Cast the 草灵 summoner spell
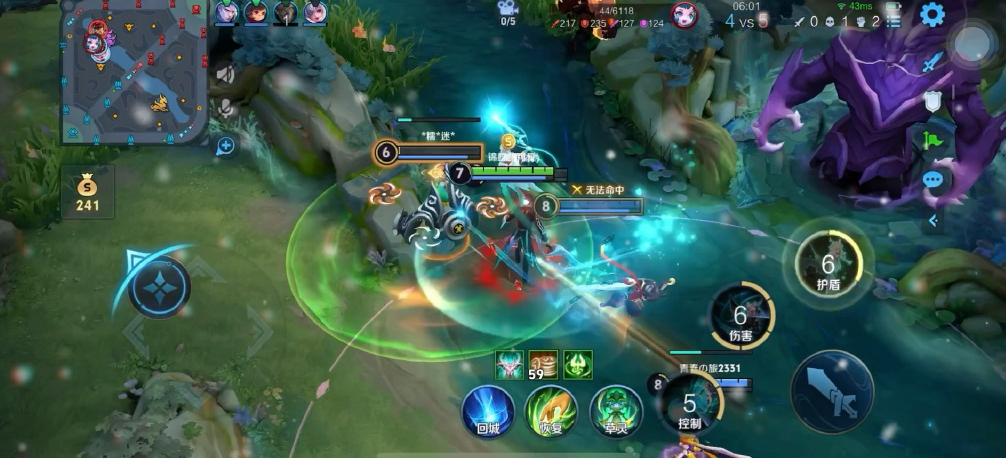The height and width of the screenshot is (458, 1006). tap(616, 412)
